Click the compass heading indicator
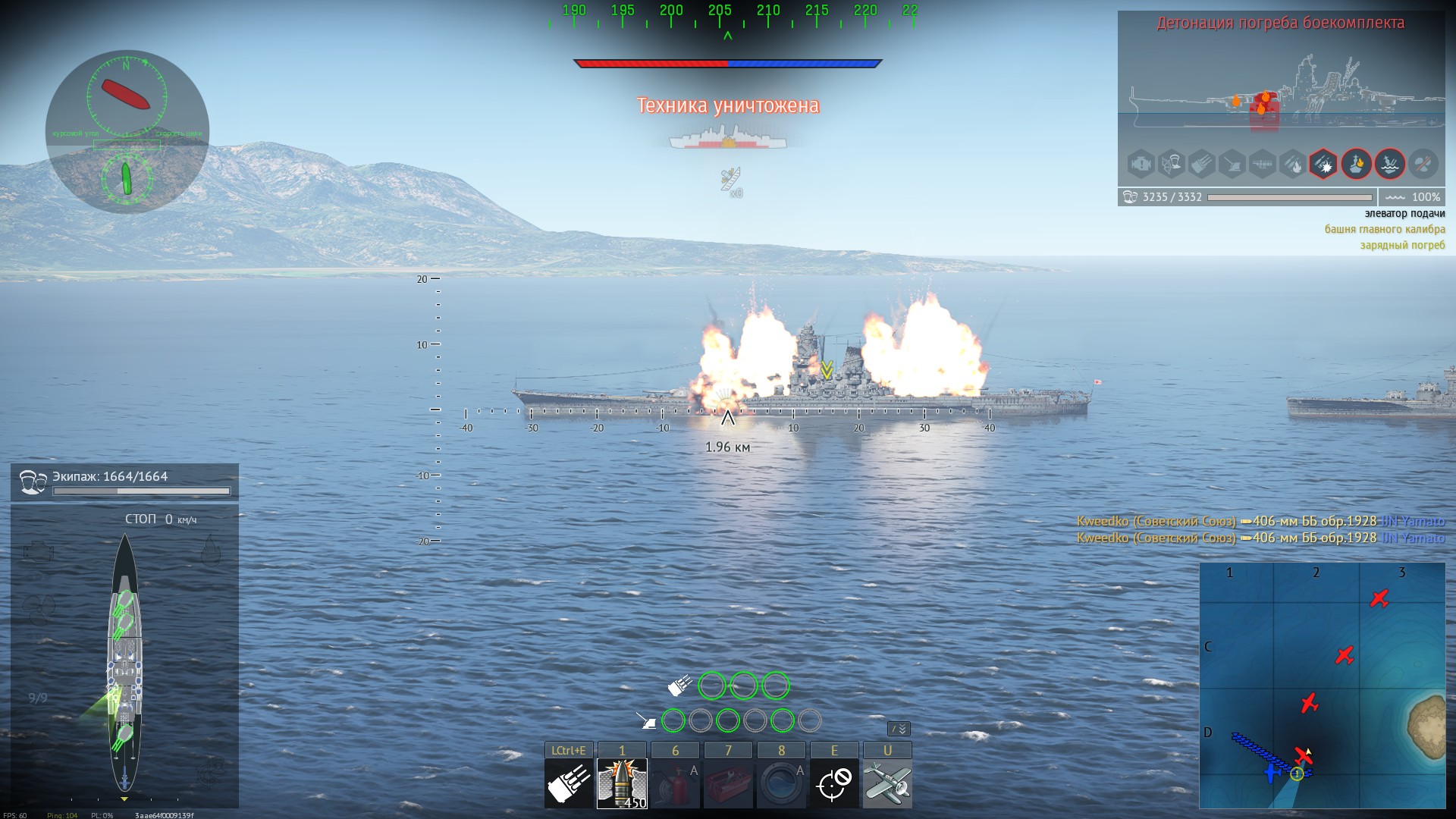This screenshot has height=819, width=1456. click(x=127, y=95)
